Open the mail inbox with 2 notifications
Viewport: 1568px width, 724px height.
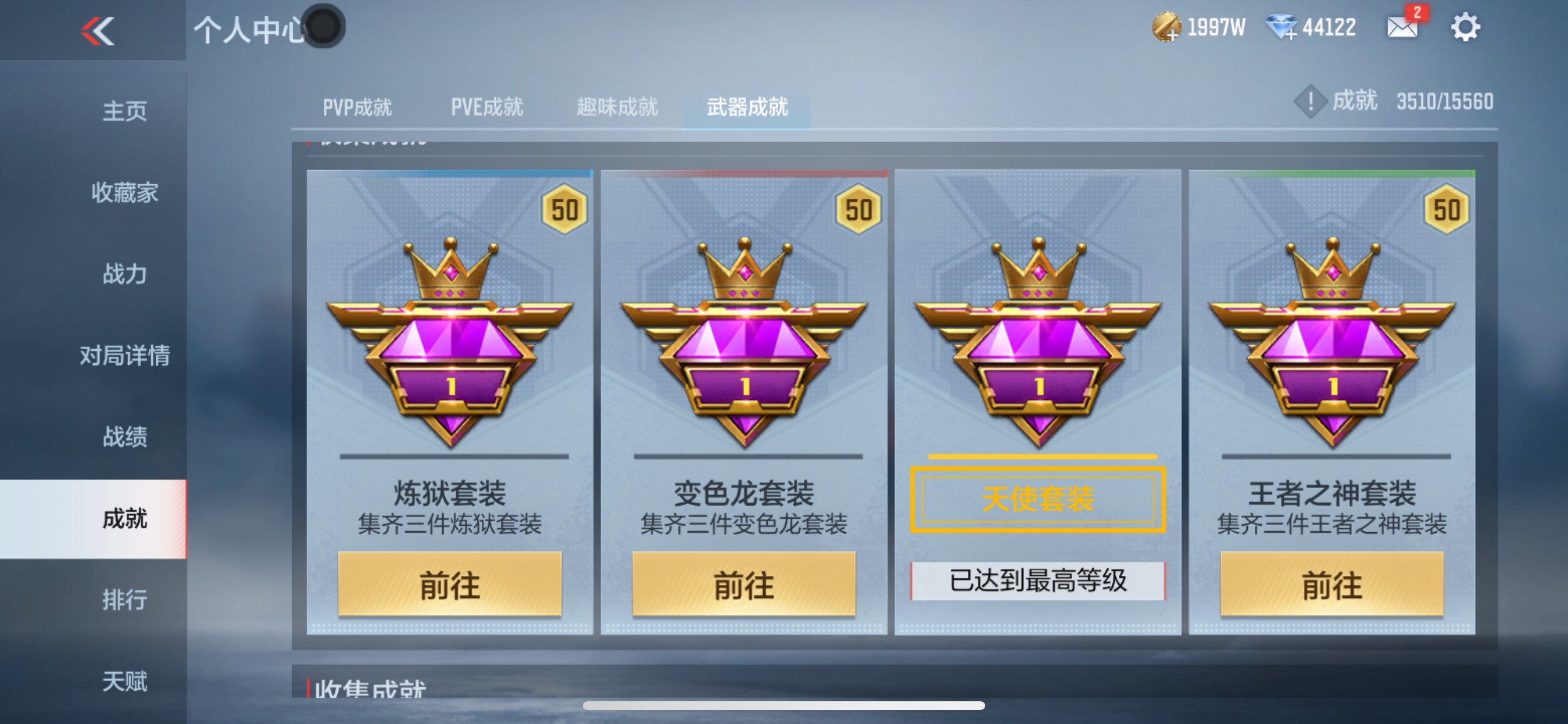point(1401,27)
